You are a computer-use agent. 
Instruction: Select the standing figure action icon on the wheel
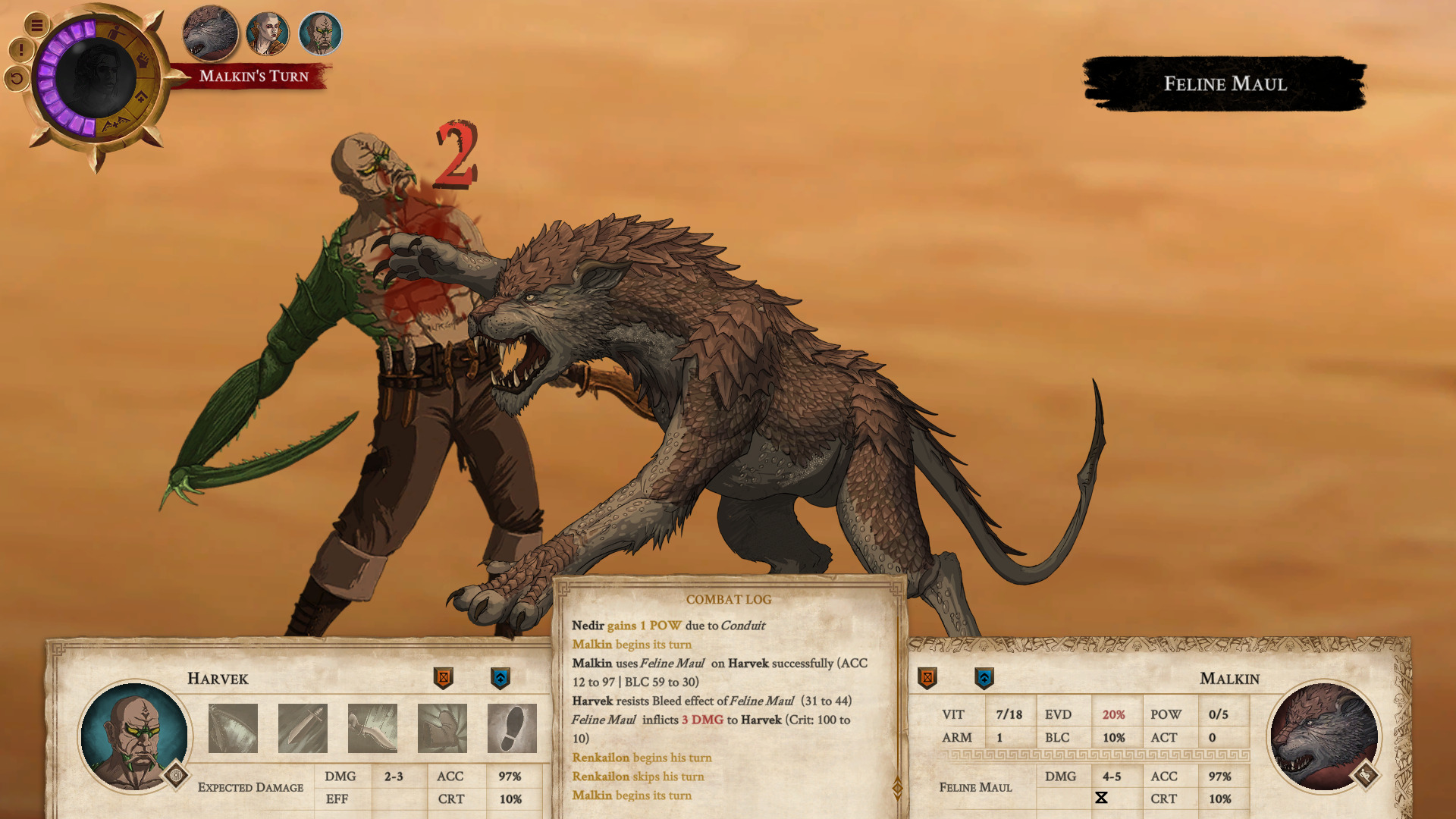point(115,30)
